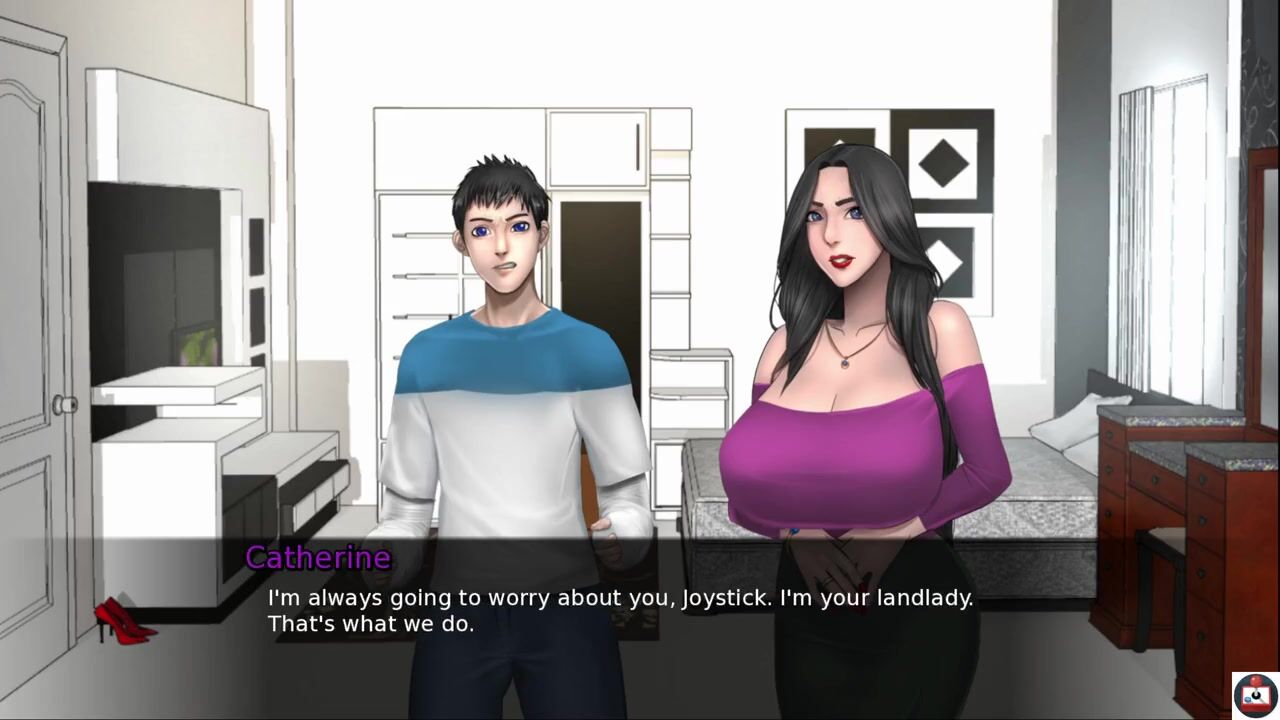Click the joystick logo icon
This screenshot has width=1280, height=720.
[x=1255, y=694]
